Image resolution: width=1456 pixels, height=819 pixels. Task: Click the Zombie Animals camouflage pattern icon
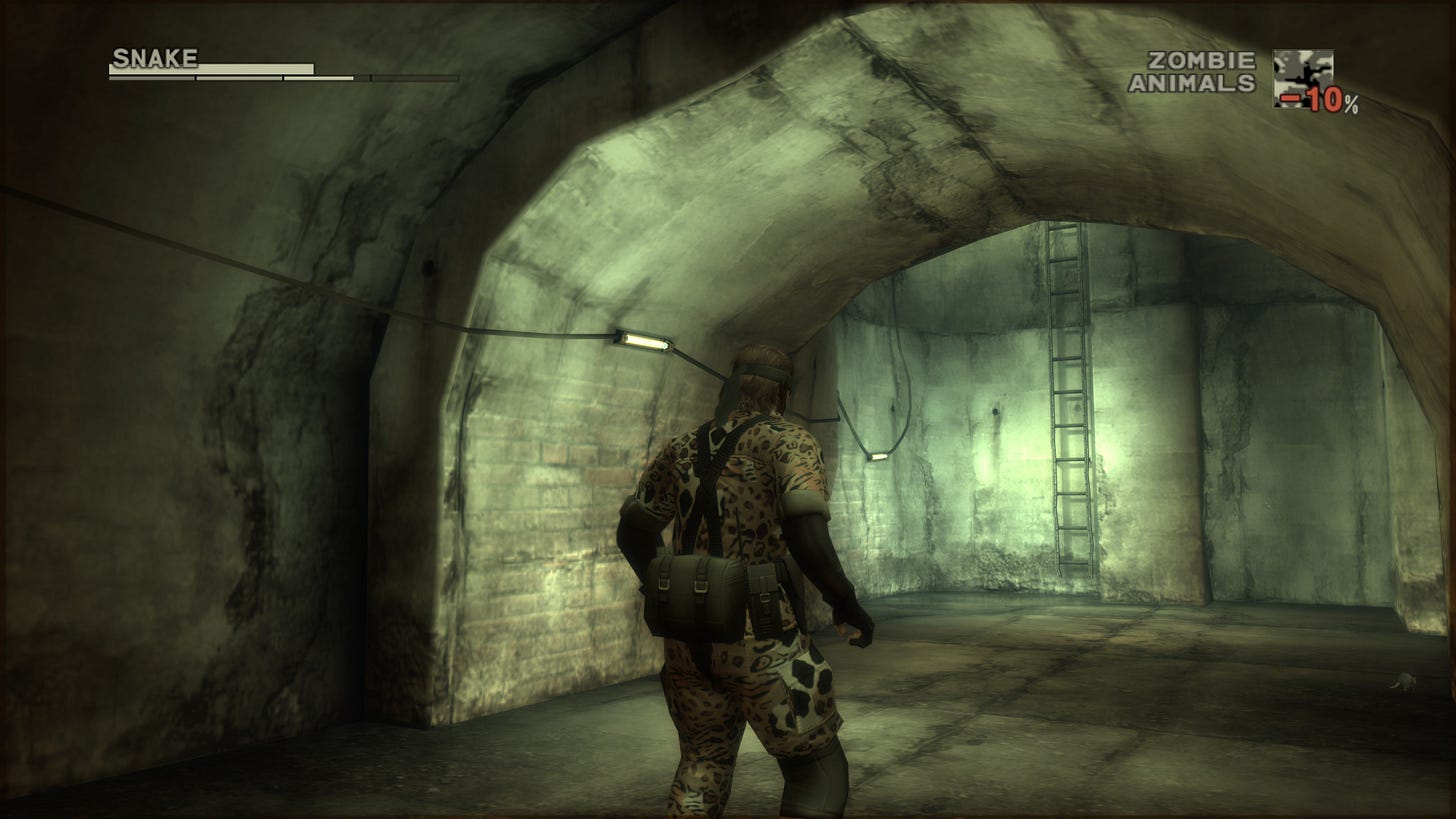pos(1302,76)
